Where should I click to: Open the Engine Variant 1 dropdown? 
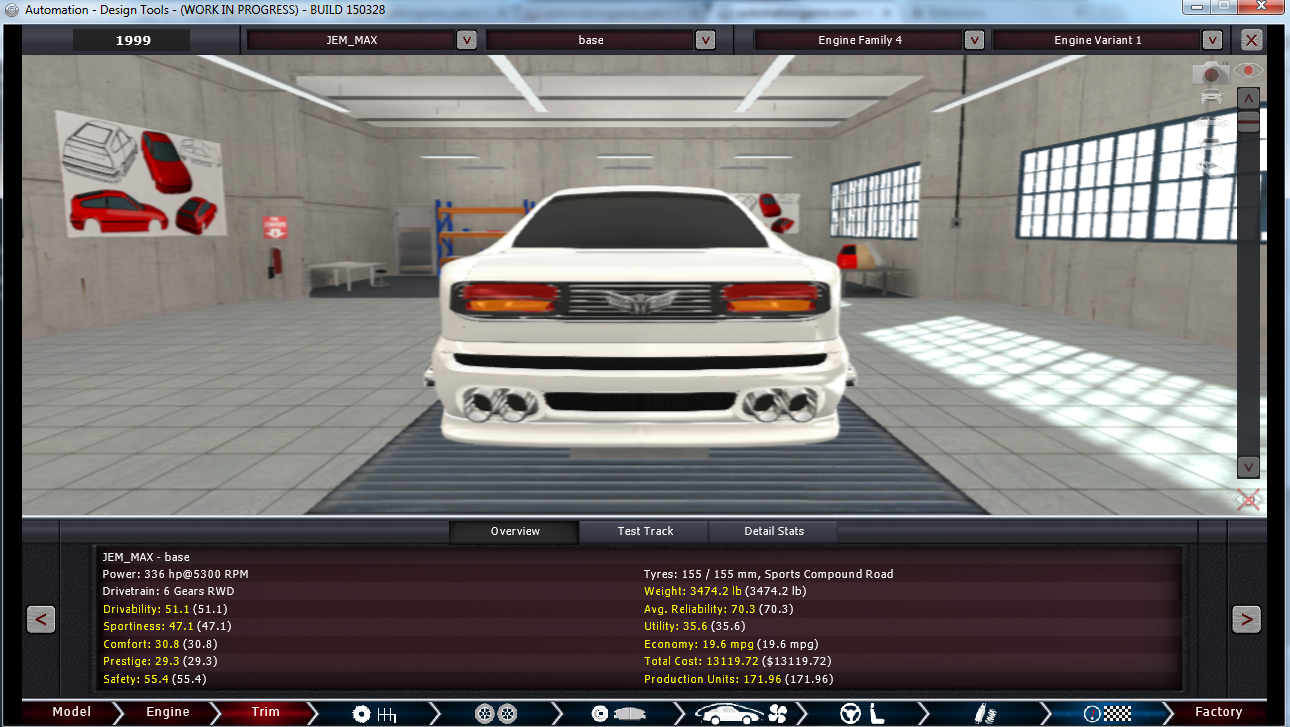click(x=1212, y=40)
